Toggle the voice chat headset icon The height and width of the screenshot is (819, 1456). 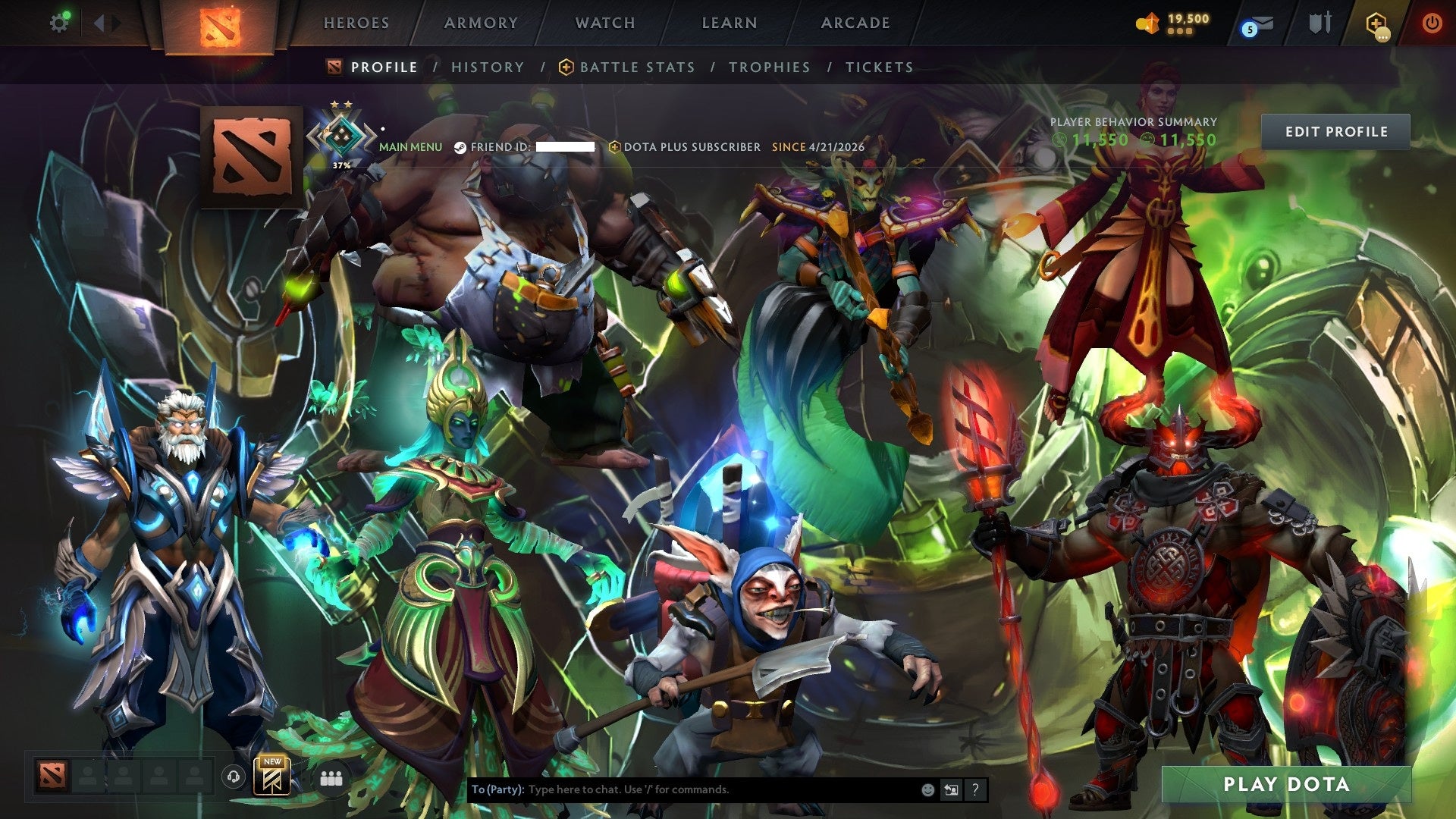(232, 777)
